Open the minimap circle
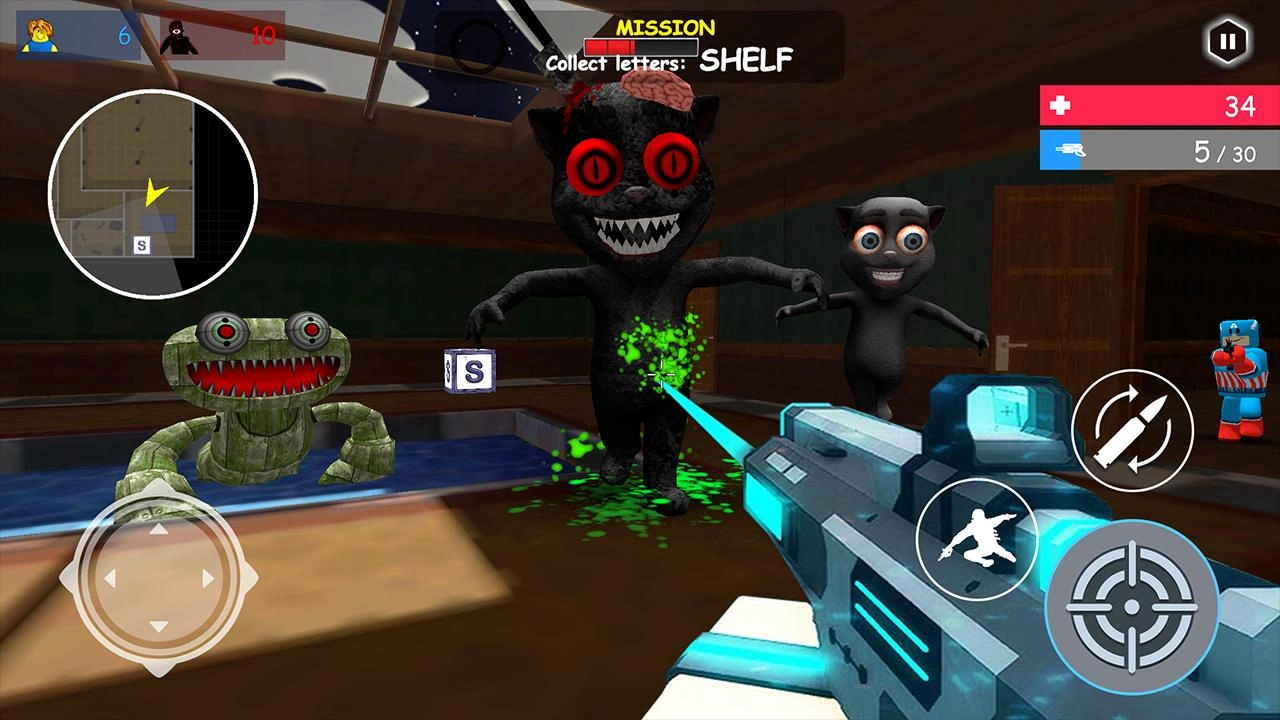This screenshot has width=1280, height=720. [x=160, y=190]
